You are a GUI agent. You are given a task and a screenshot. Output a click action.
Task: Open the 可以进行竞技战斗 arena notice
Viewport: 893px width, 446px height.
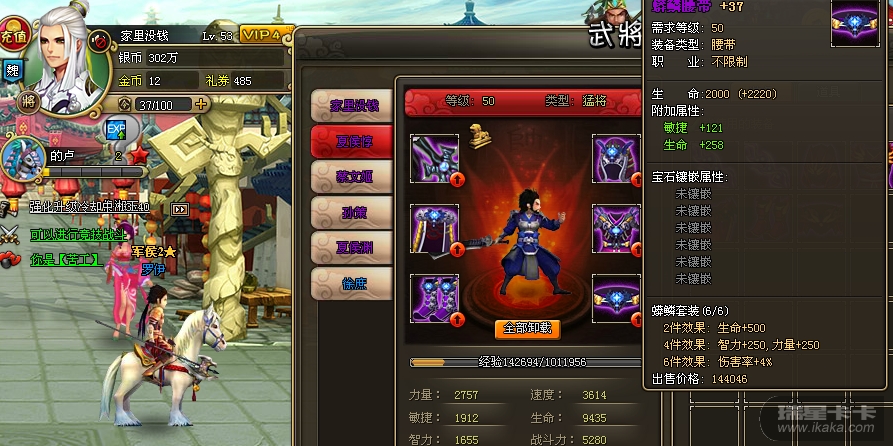click(78, 235)
